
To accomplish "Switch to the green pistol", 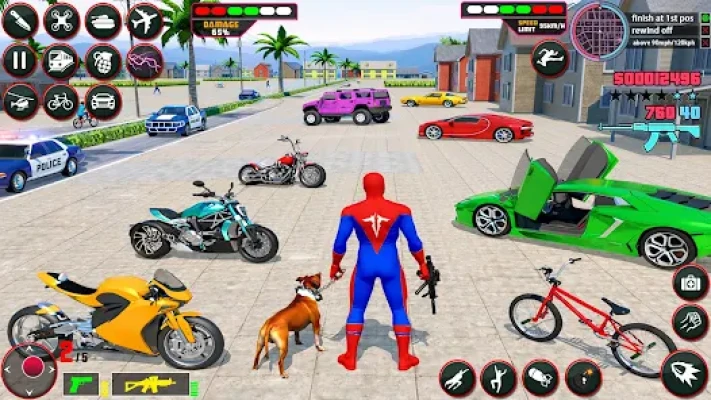I will [x=80, y=384].
